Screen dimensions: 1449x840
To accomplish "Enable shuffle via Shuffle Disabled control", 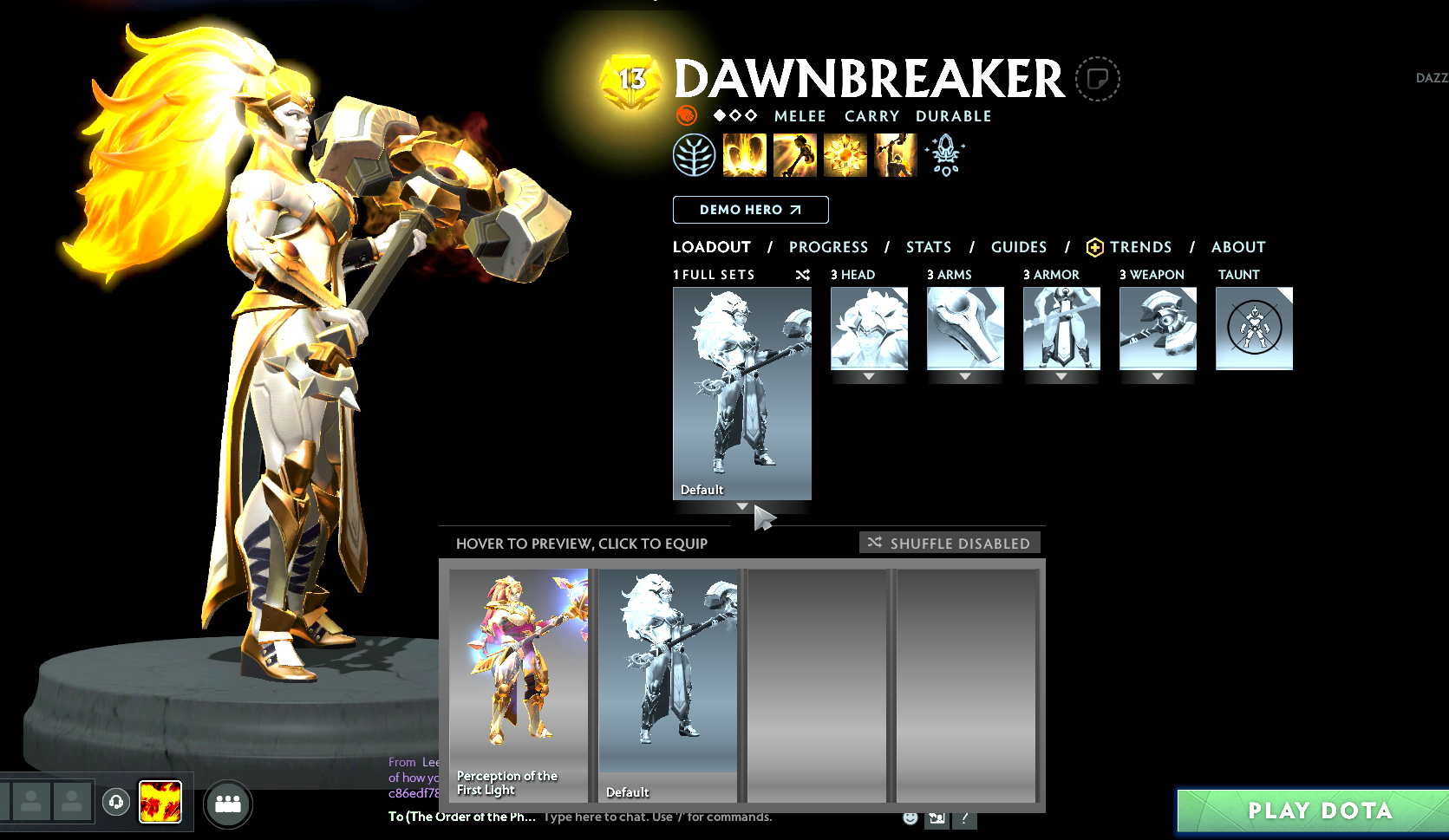I will tap(949, 543).
